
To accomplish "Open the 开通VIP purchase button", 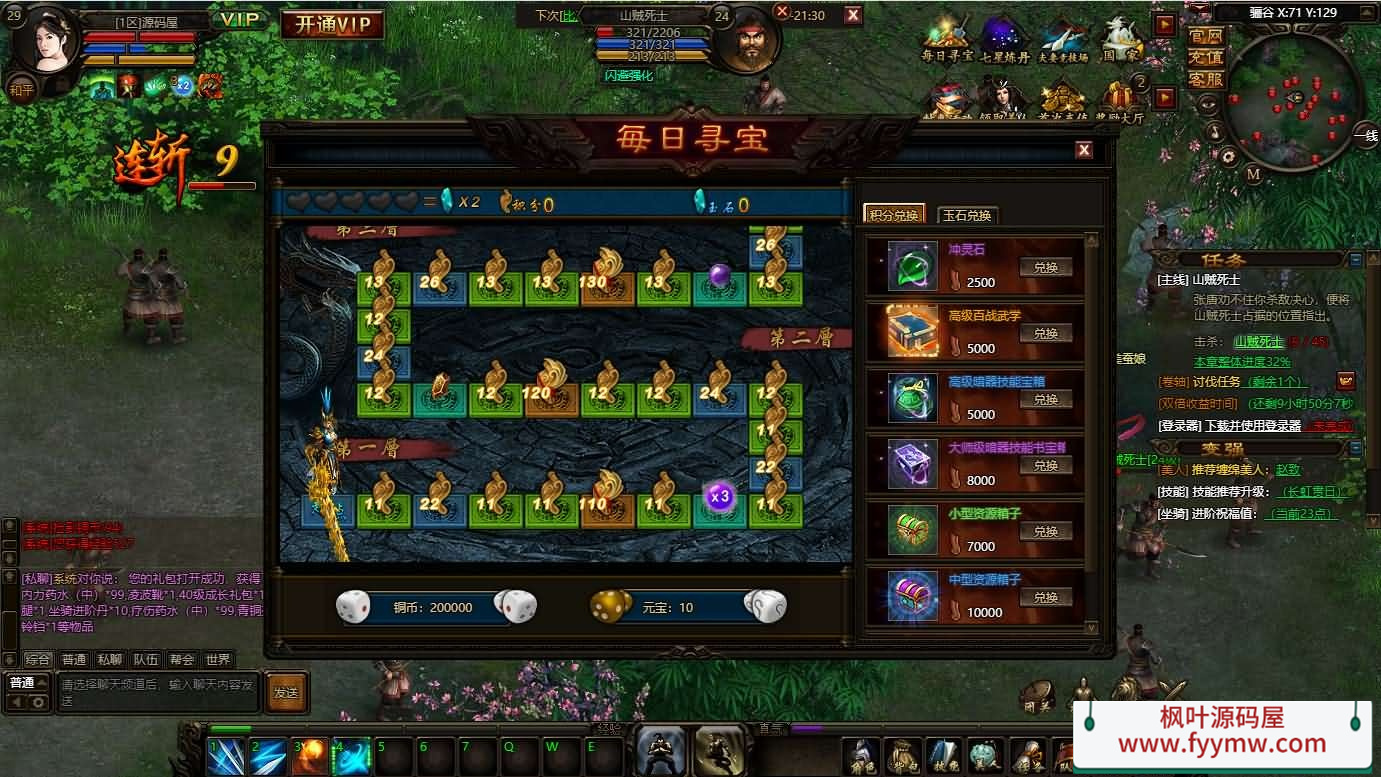I will 332,24.
